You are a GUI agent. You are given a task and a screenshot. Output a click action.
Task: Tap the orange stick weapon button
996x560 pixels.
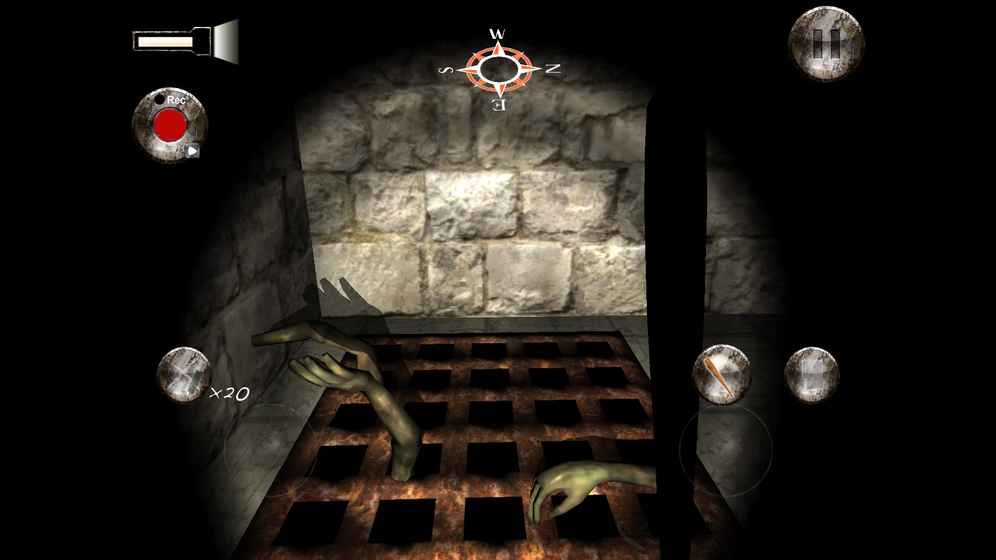(x=722, y=374)
